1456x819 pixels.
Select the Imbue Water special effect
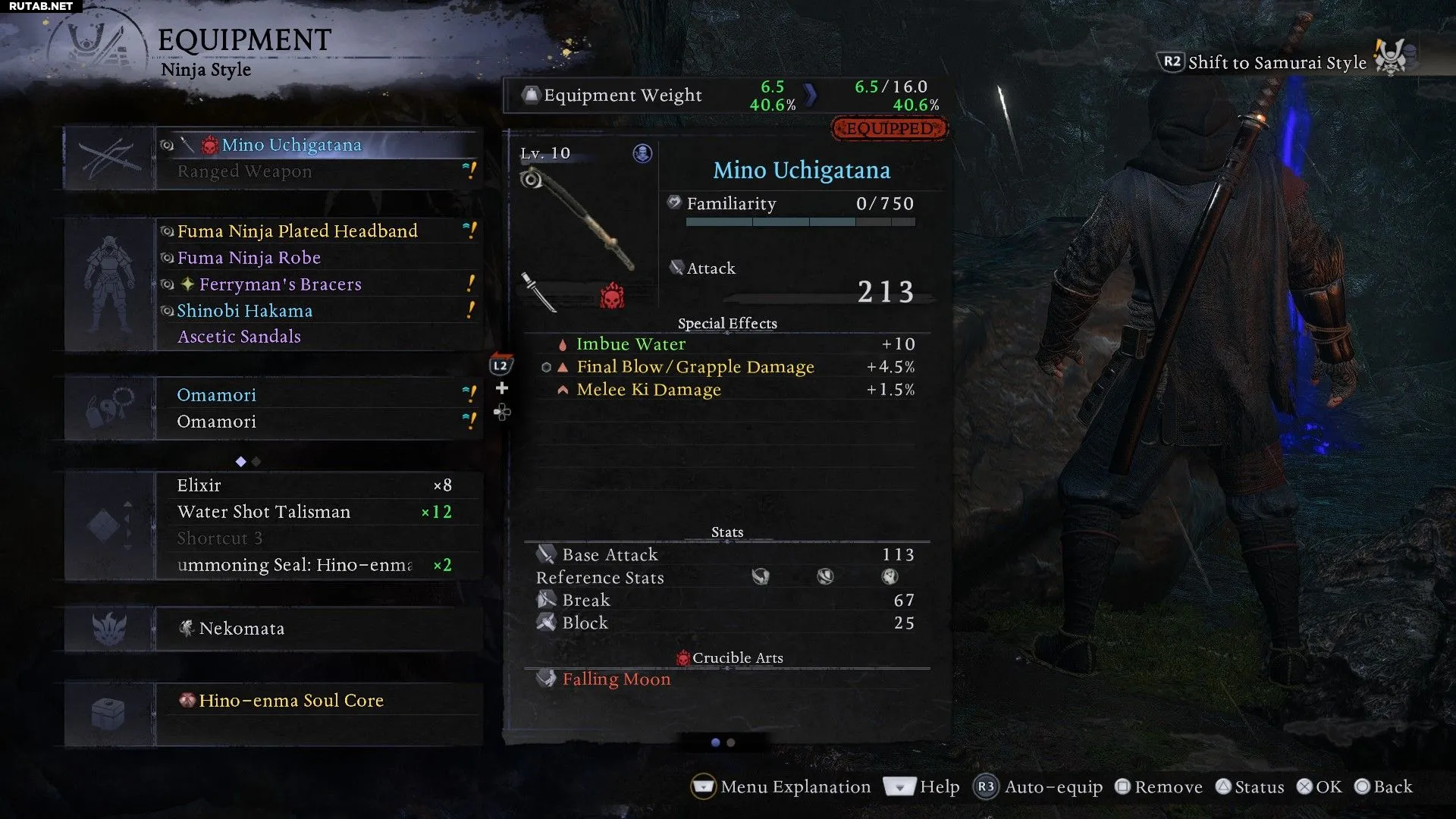630,344
